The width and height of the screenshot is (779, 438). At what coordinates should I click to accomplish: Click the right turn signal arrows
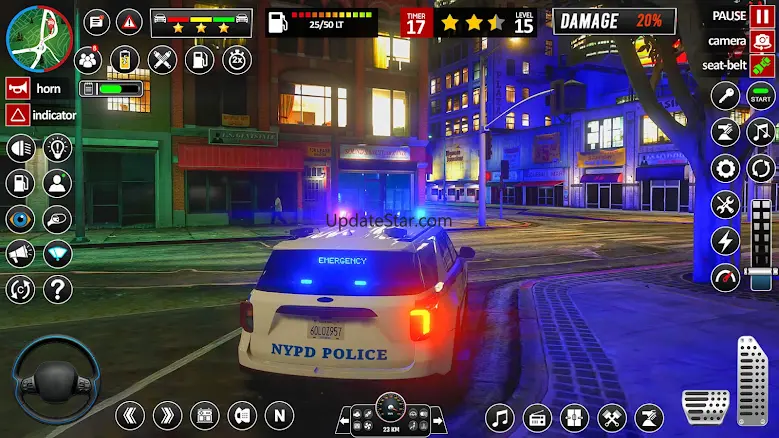click(x=167, y=415)
